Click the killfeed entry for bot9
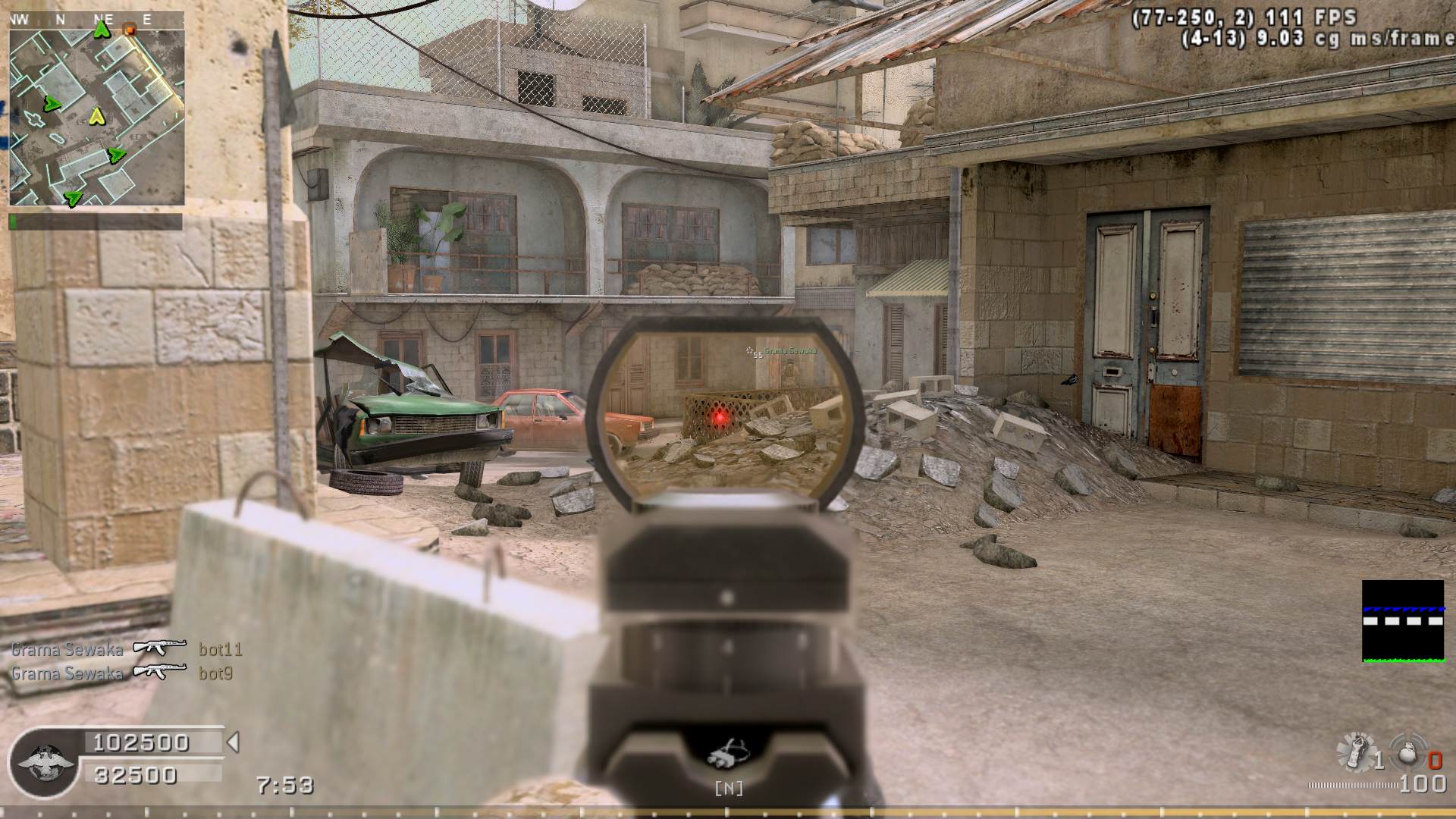The image size is (1456, 819). 122,673
